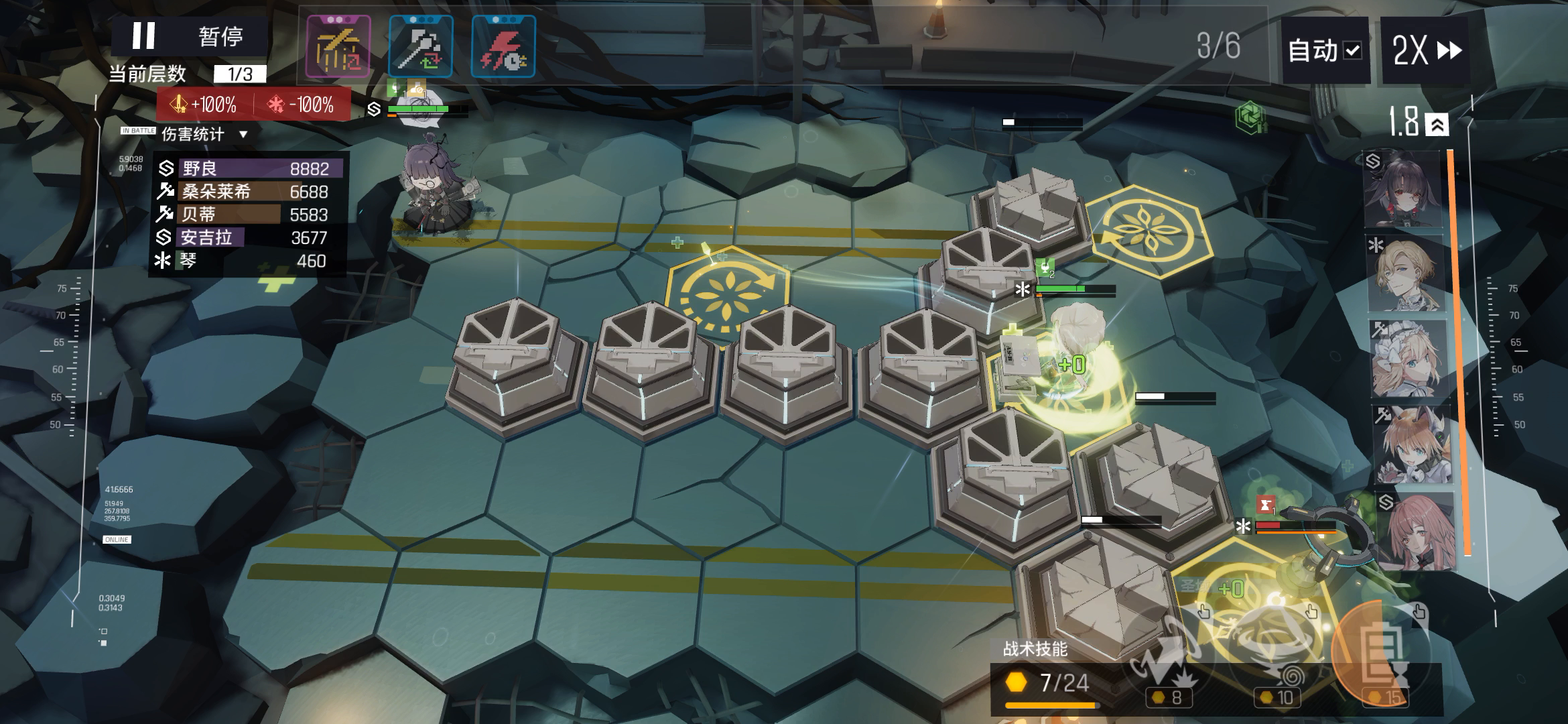This screenshot has height=724, width=1568.
Task: Change the 2X battle speed
Action: pyautogui.click(x=1426, y=50)
